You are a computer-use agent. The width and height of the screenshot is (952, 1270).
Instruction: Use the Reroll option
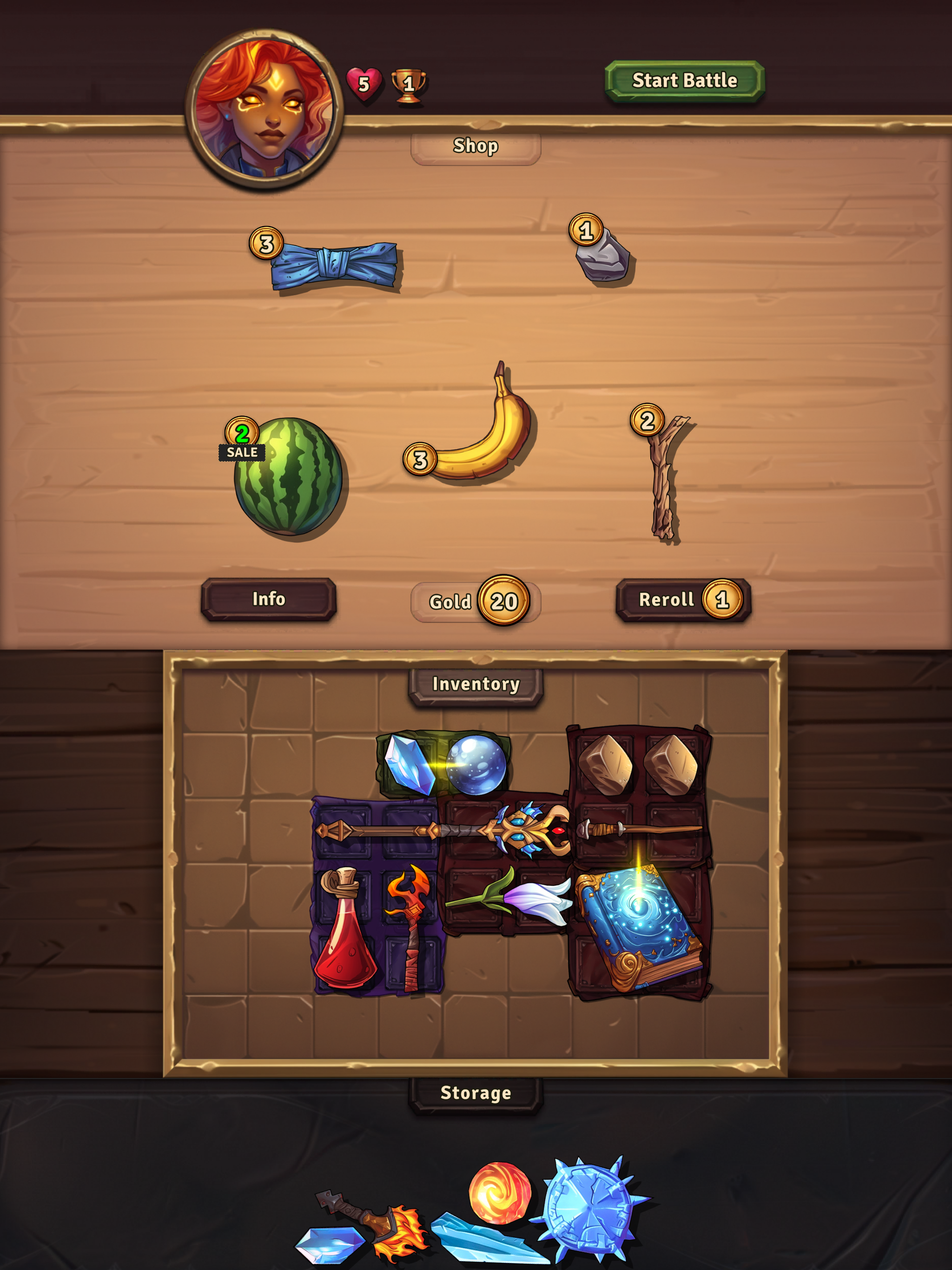681,599
